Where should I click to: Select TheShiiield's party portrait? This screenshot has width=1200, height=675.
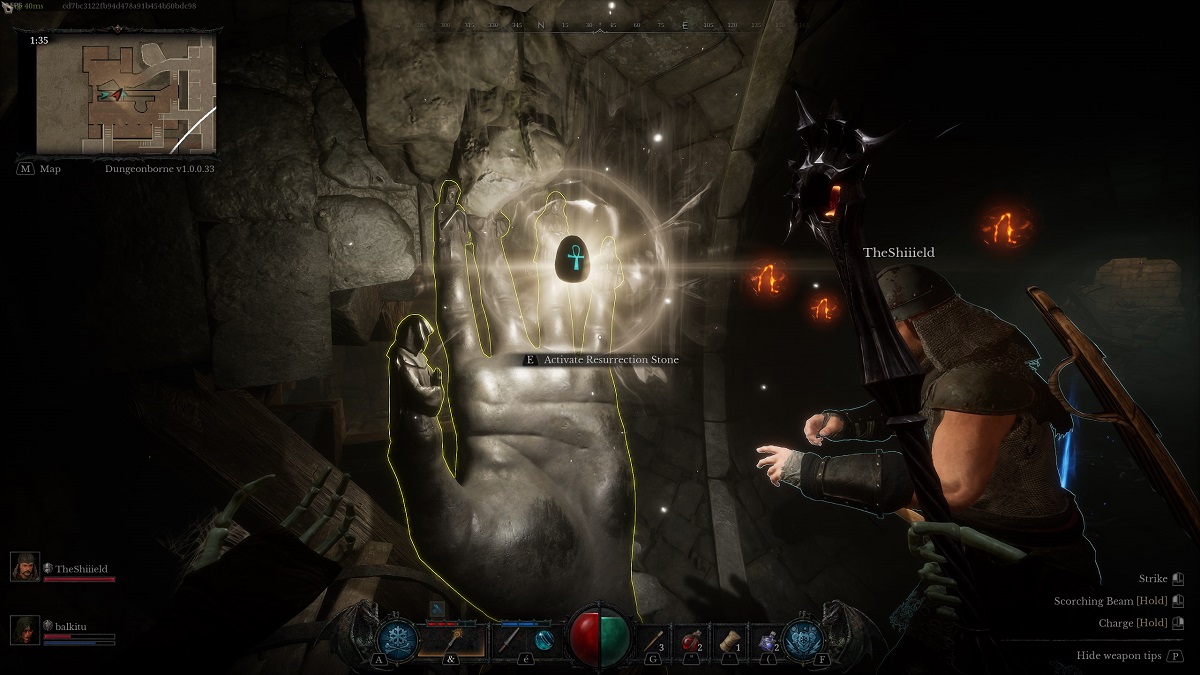click(x=25, y=567)
